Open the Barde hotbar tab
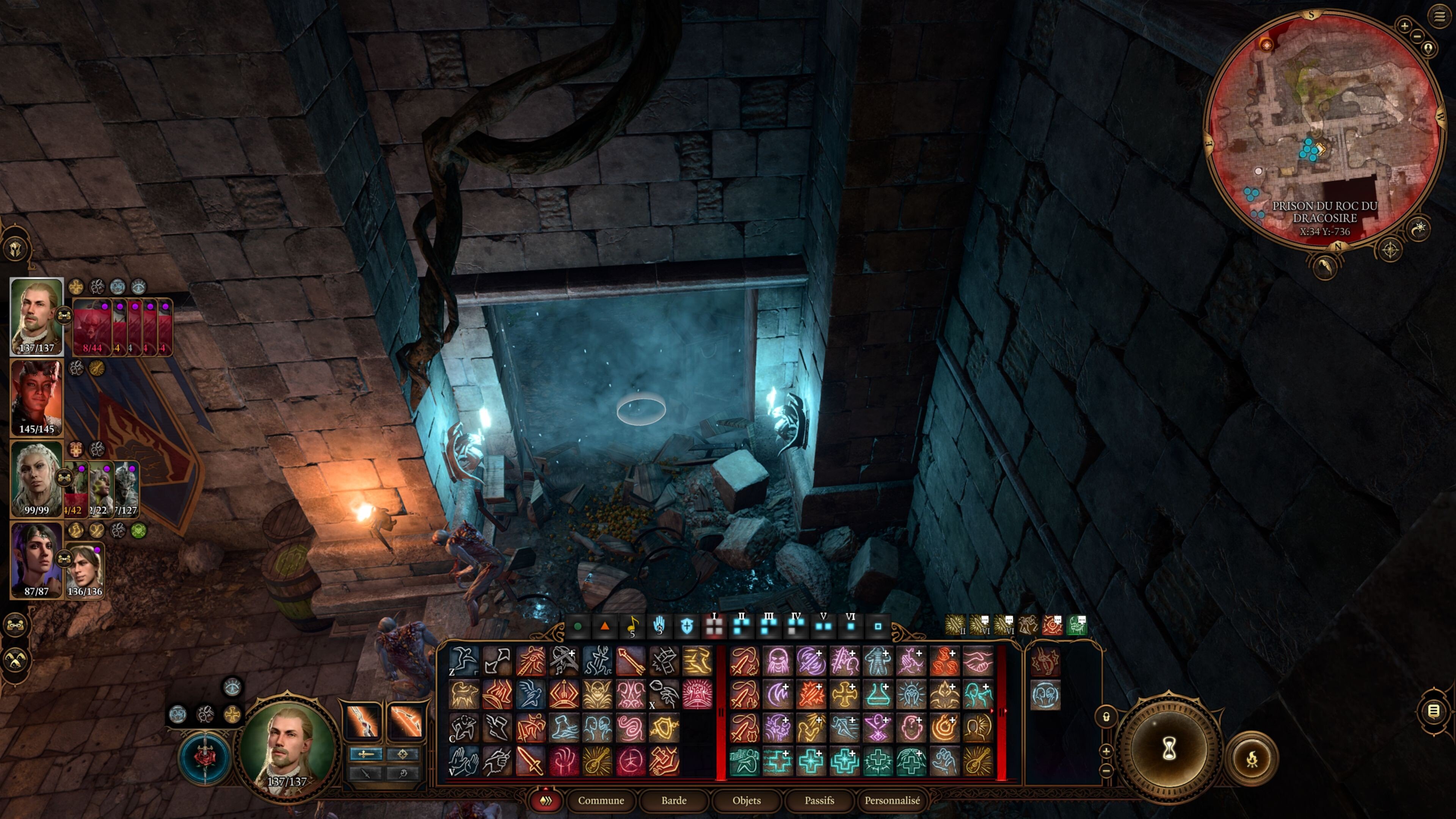This screenshot has width=1456, height=819. pos(674,800)
